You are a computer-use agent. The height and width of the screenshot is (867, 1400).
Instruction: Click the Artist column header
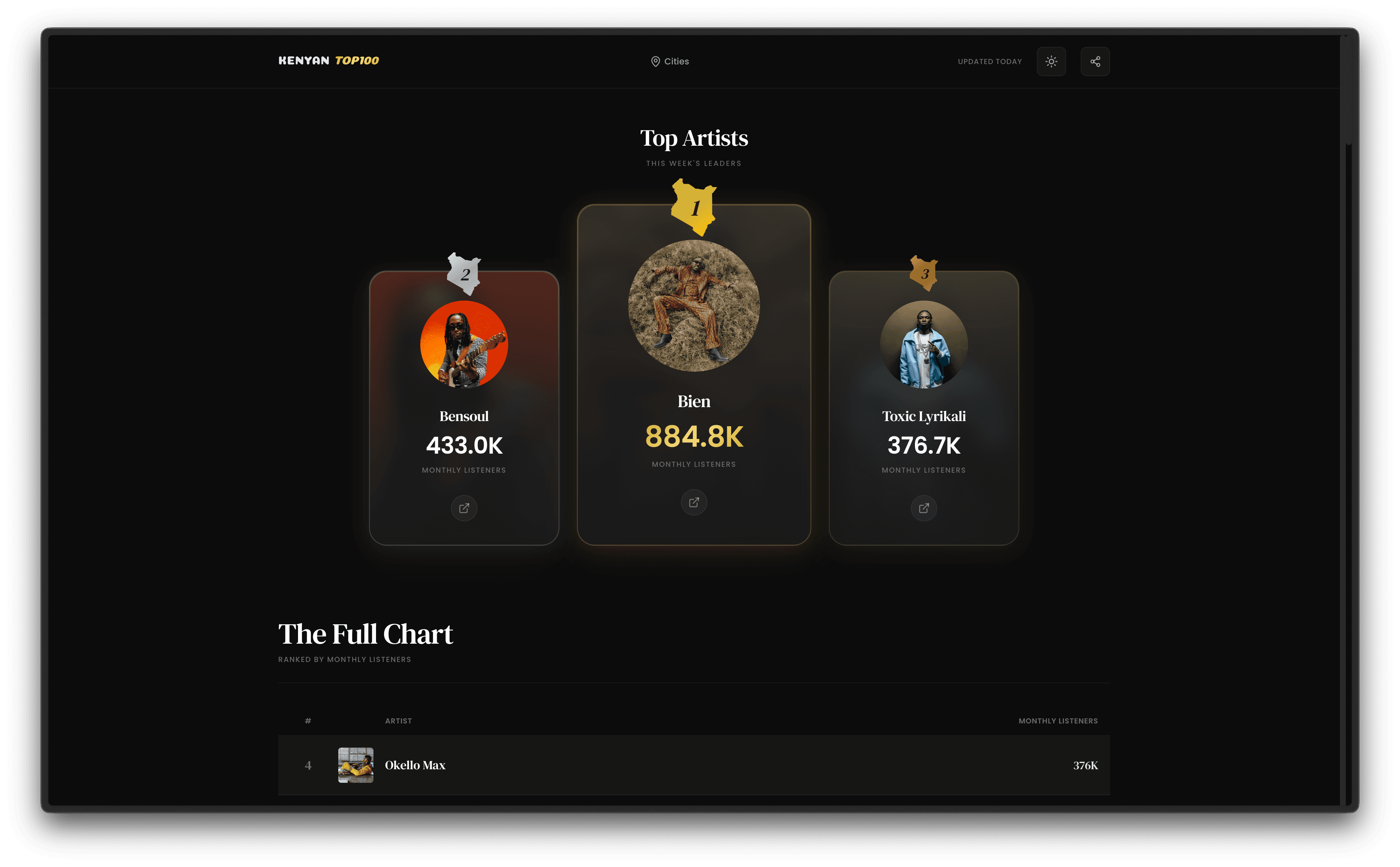pos(398,721)
